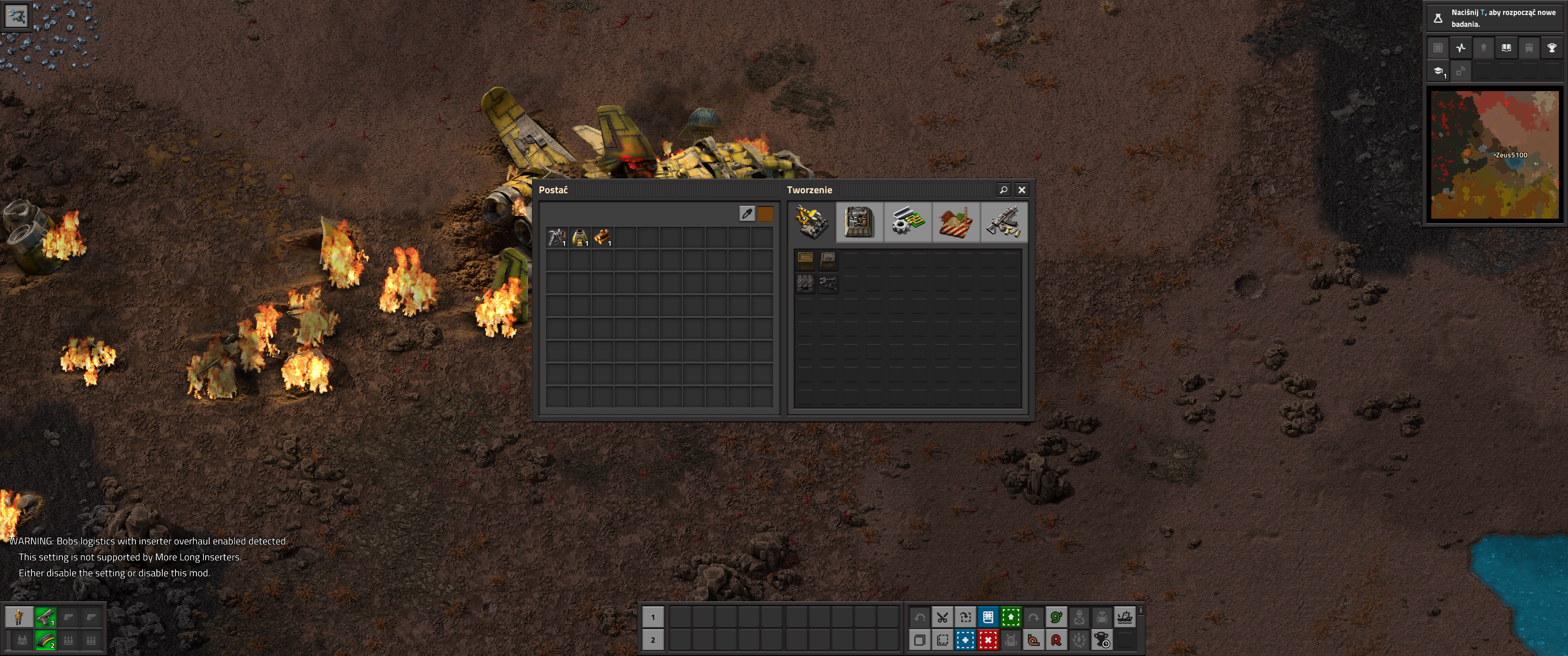Close the character crafting window

[1022, 190]
